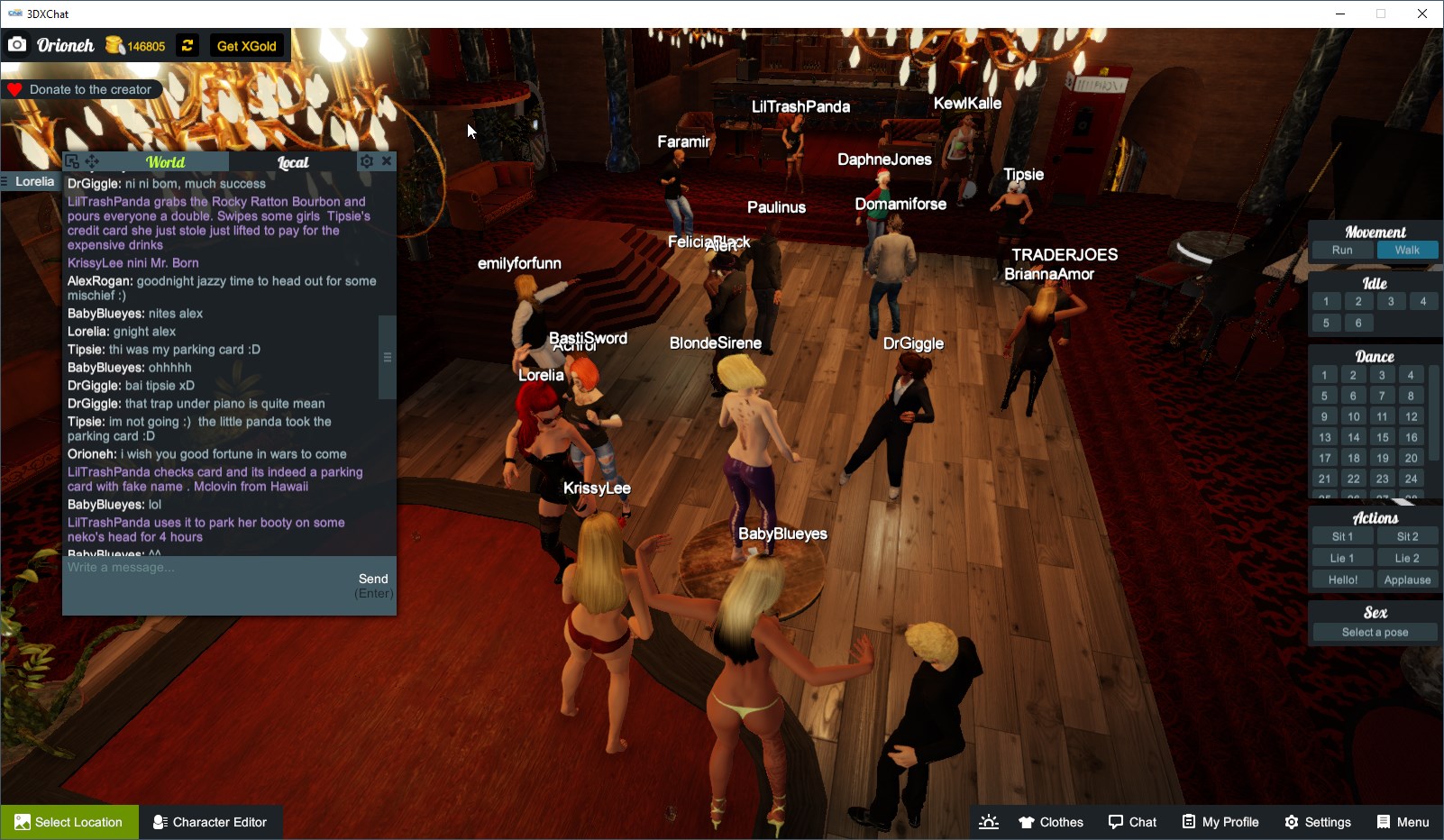
Task: Open Select a pose under Sex
Action: click(x=1374, y=632)
